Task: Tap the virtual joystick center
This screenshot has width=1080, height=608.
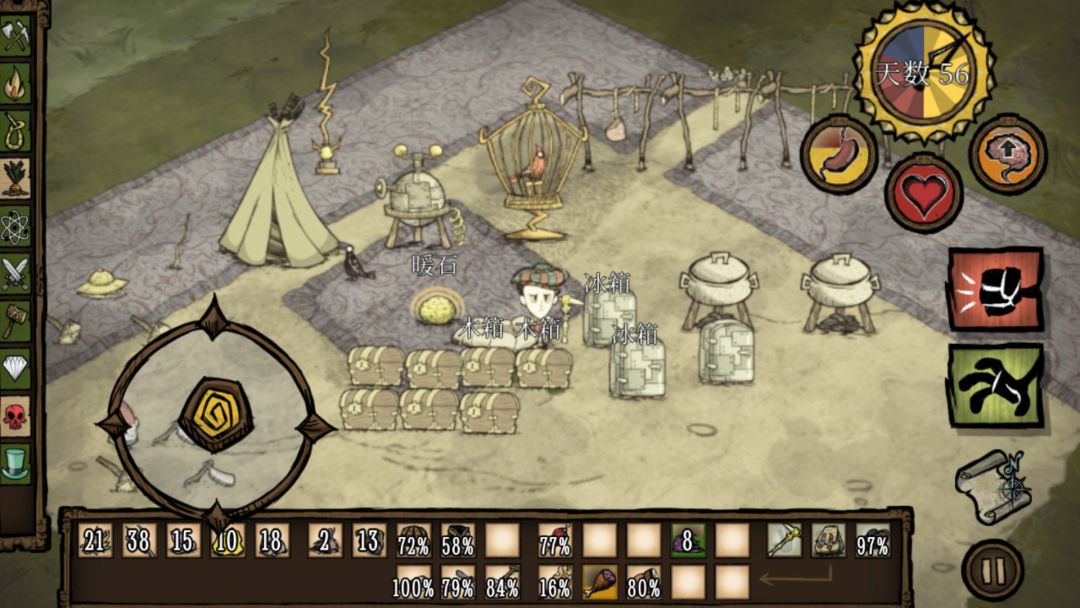Action: tap(215, 413)
